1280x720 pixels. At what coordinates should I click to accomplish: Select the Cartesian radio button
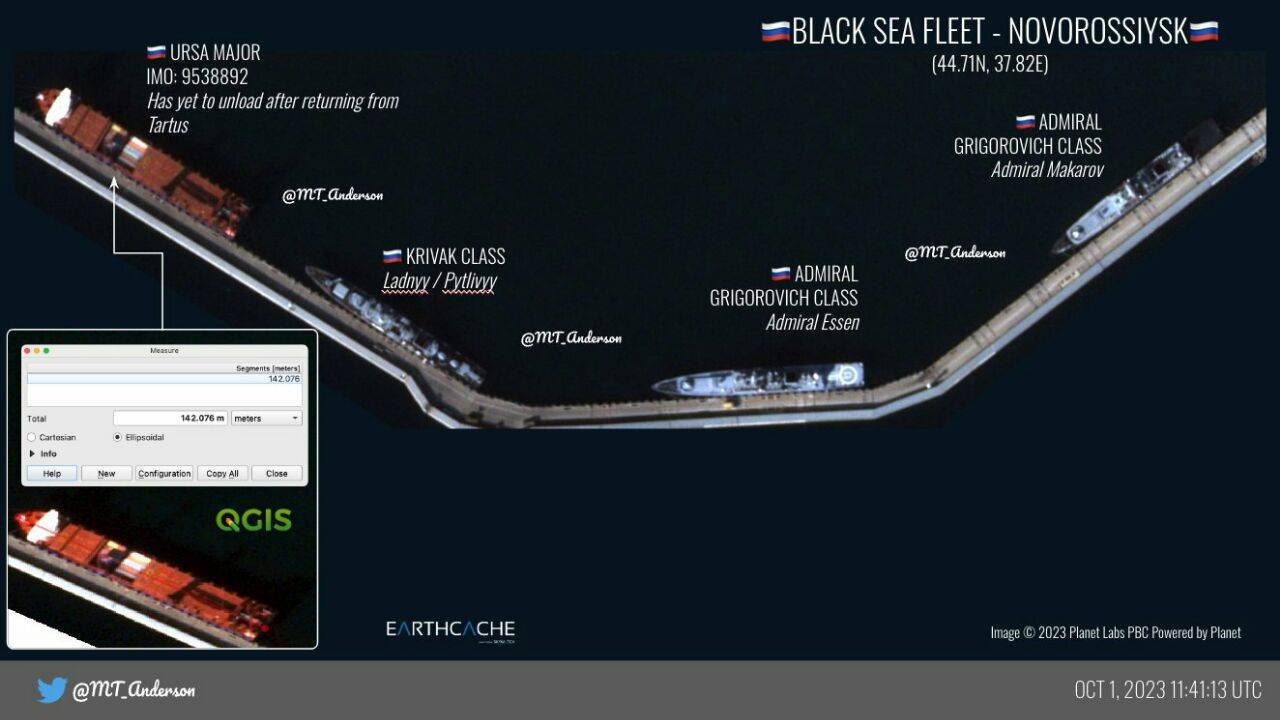pyautogui.click(x=31, y=437)
